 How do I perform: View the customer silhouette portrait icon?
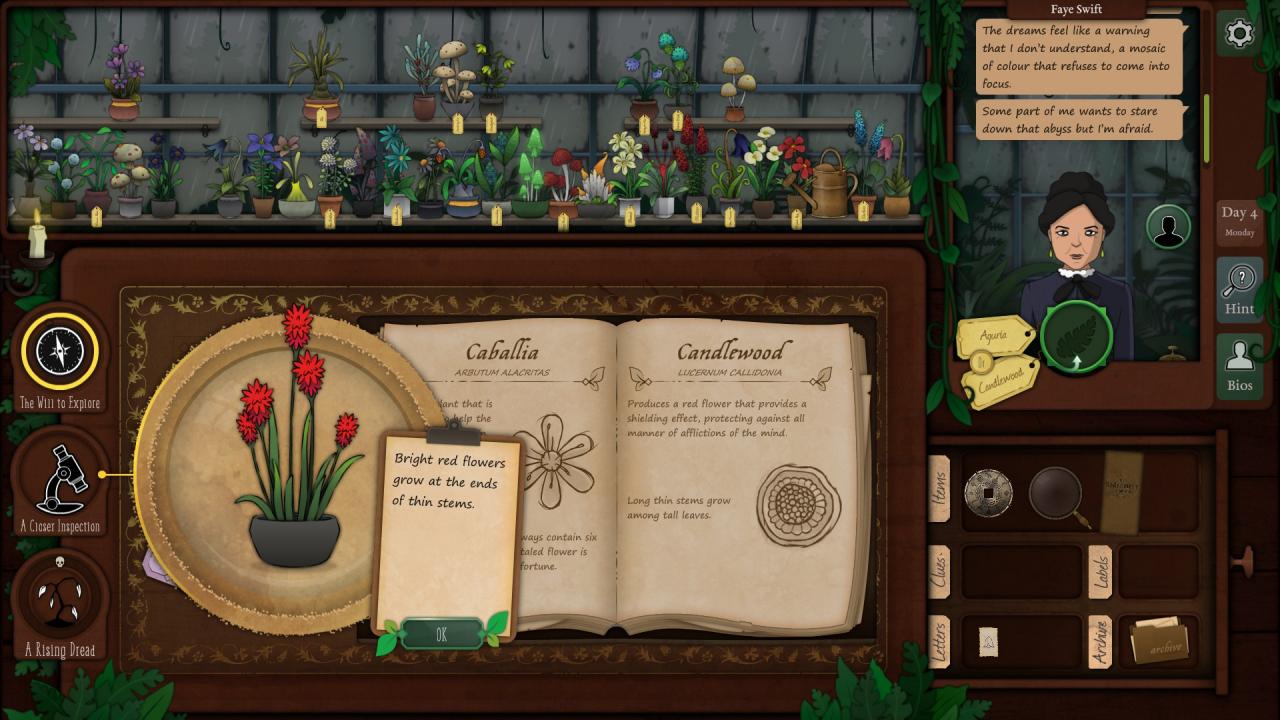point(1167,227)
